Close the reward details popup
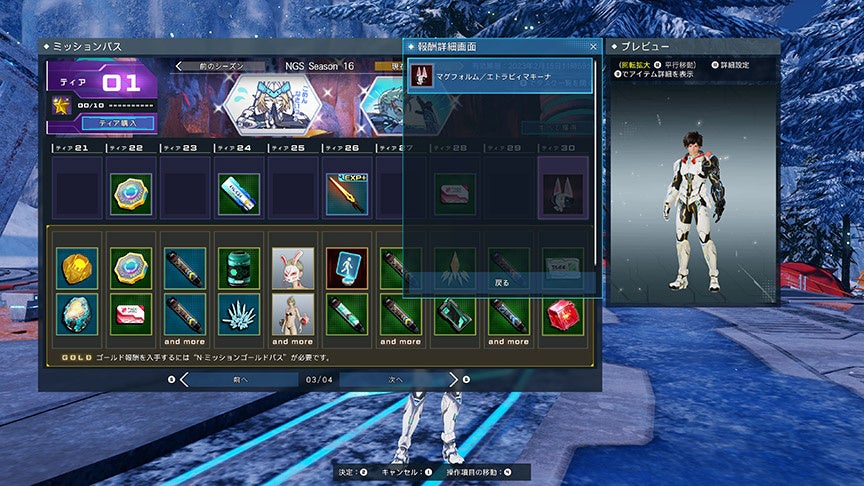This screenshot has height=486, width=864. coord(593,47)
